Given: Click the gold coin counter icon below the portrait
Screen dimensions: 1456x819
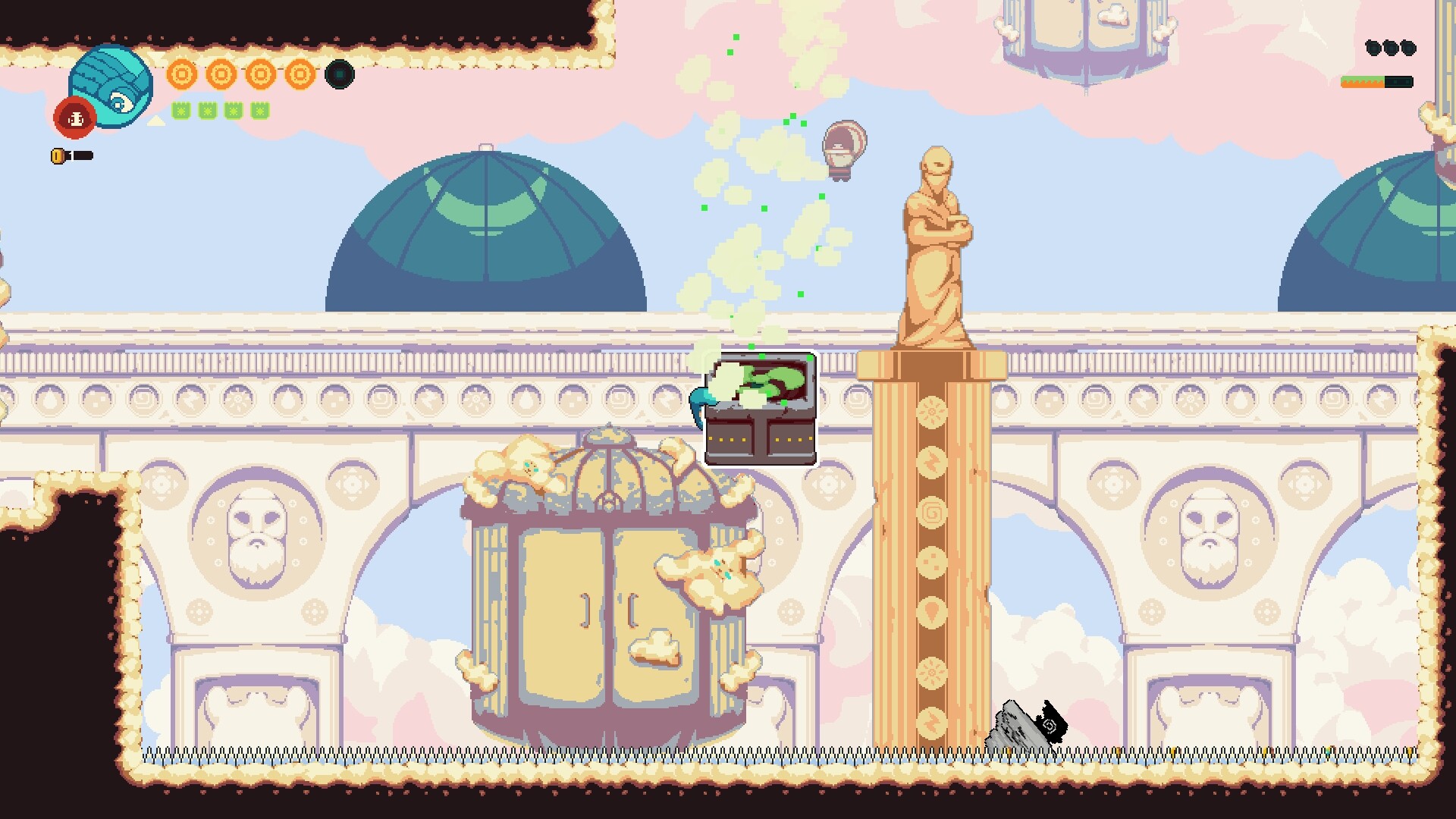Looking at the screenshot, I should tap(58, 155).
